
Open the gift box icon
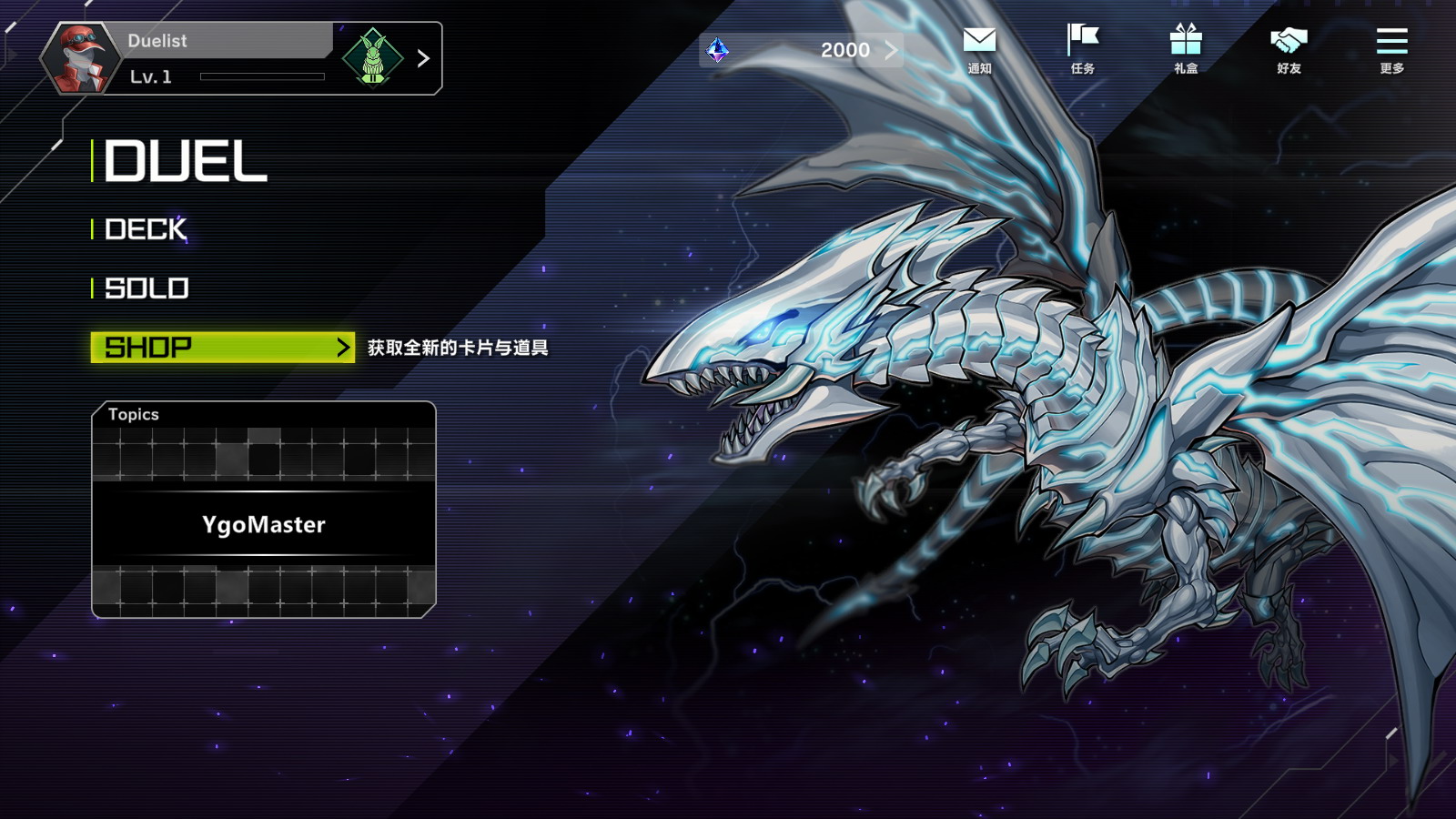pos(1186,49)
